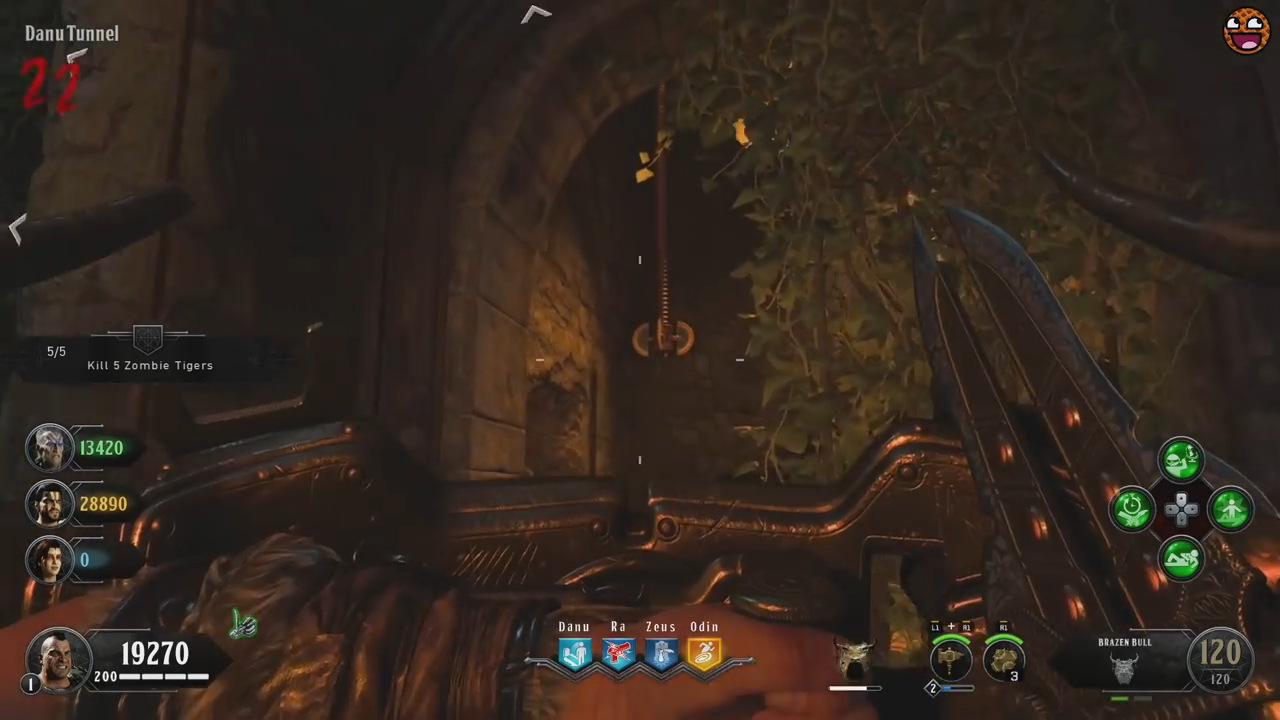
Task: Select the top green elixir icon
Action: [1181, 461]
